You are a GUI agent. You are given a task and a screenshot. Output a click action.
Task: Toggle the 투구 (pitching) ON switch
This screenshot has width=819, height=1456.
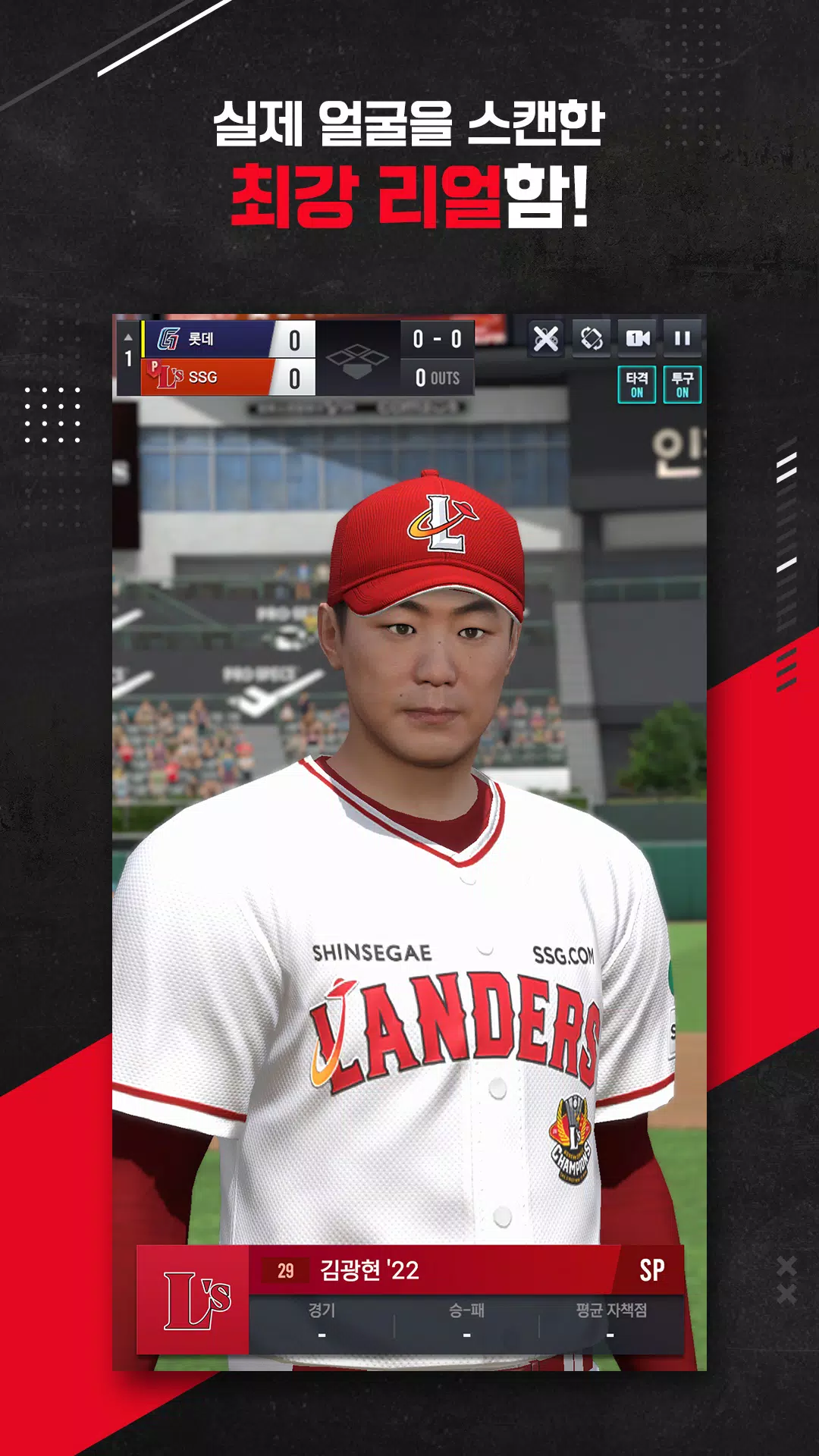[x=682, y=384]
